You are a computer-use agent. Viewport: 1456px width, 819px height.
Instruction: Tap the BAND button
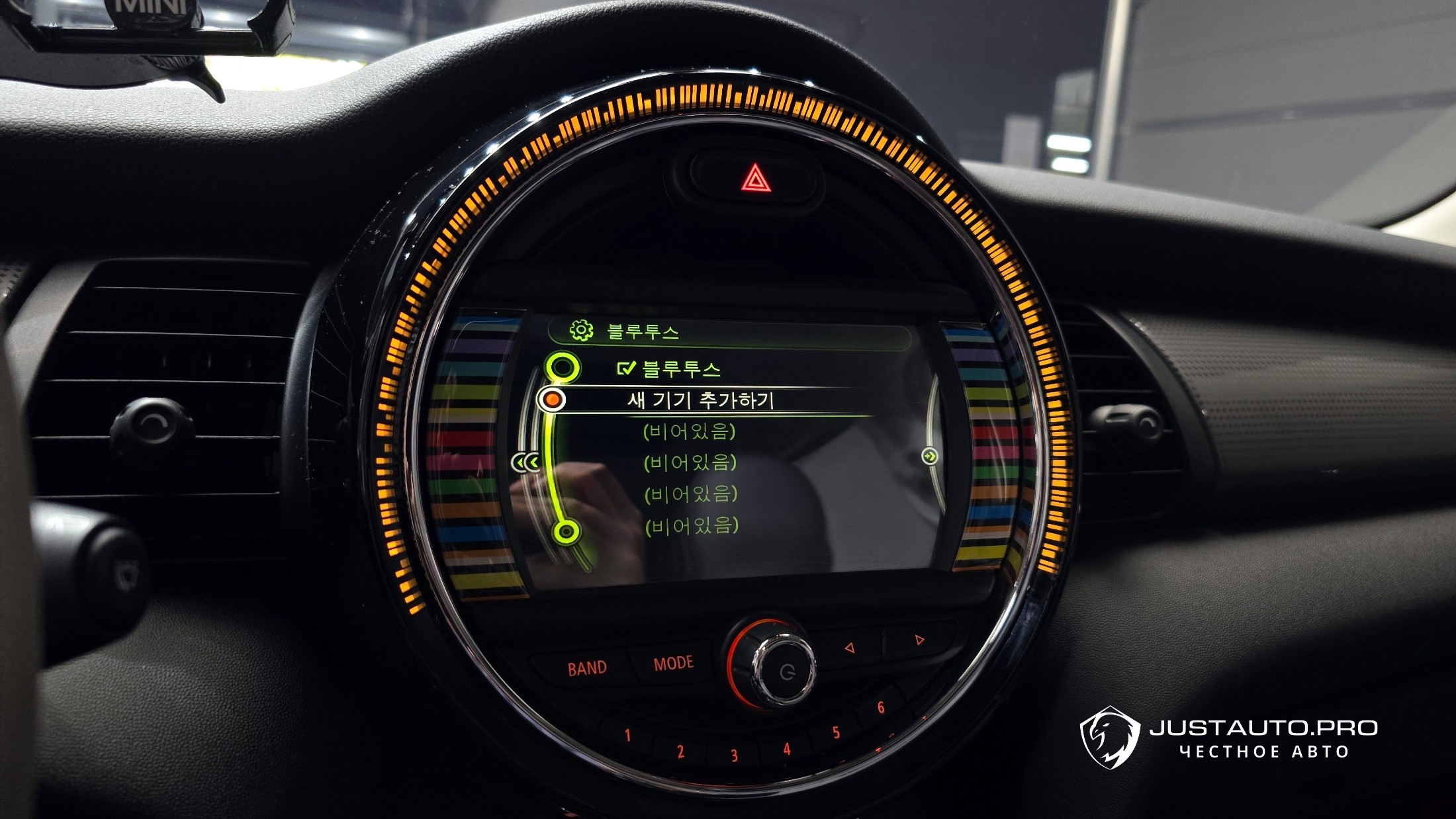coord(586,668)
